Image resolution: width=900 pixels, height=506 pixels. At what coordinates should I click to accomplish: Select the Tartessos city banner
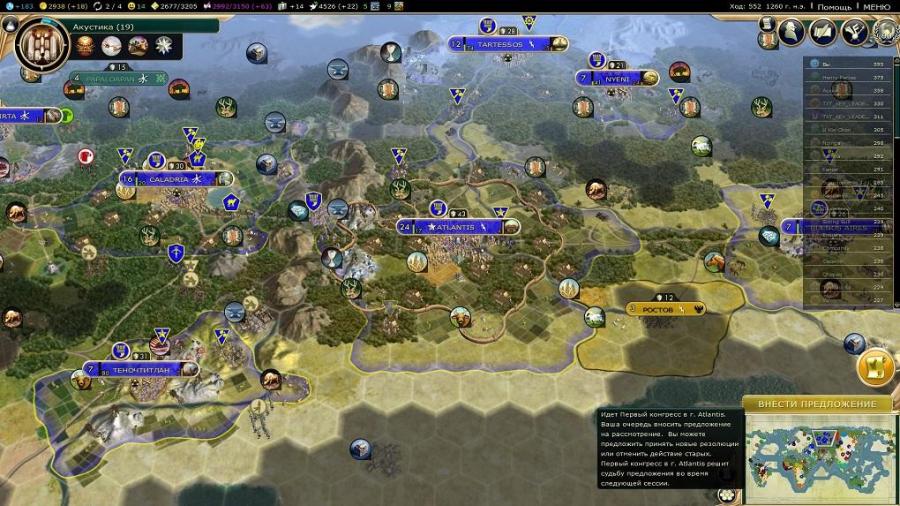pyautogui.click(x=500, y=44)
